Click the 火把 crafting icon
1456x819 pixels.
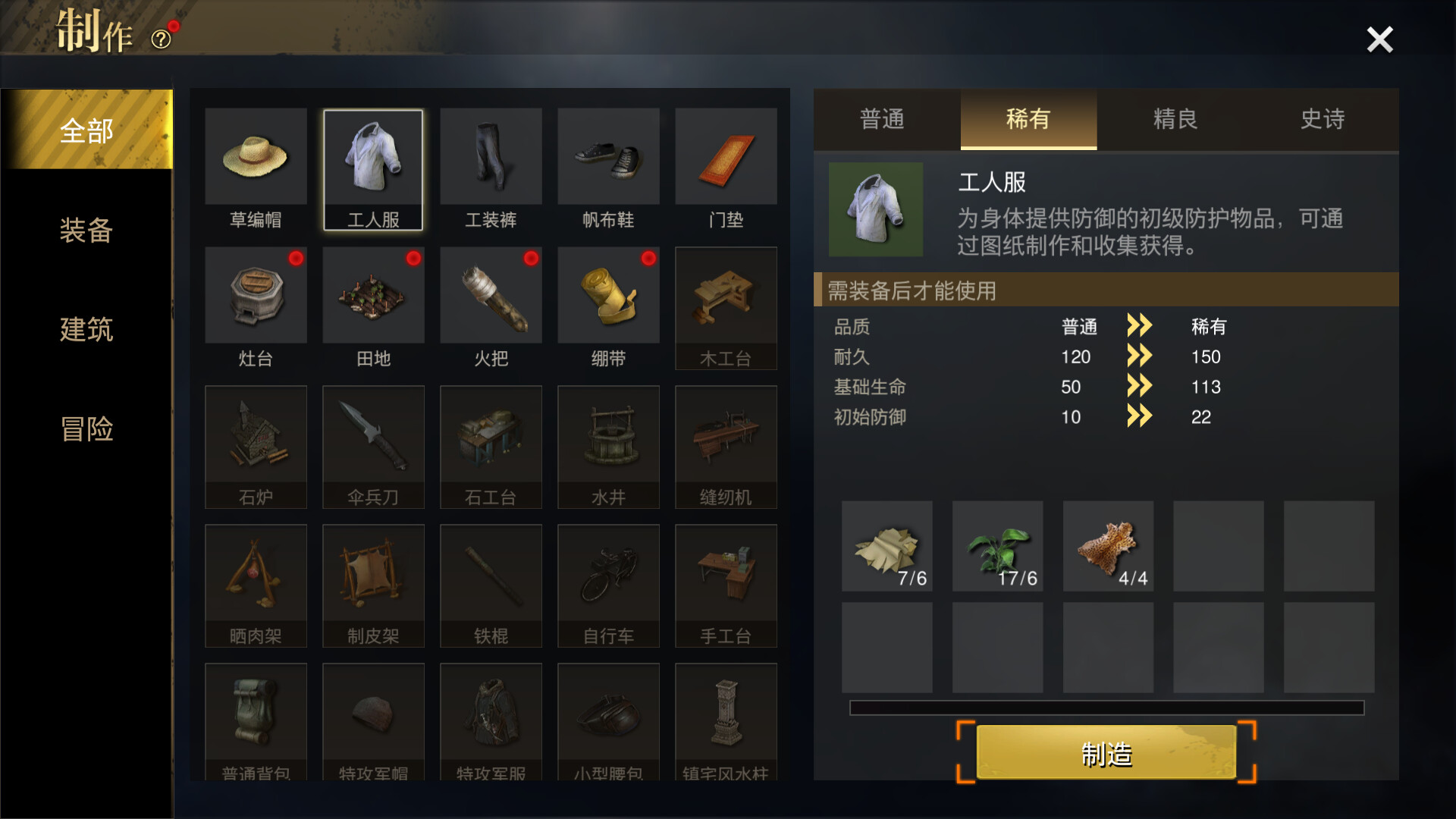[491, 296]
